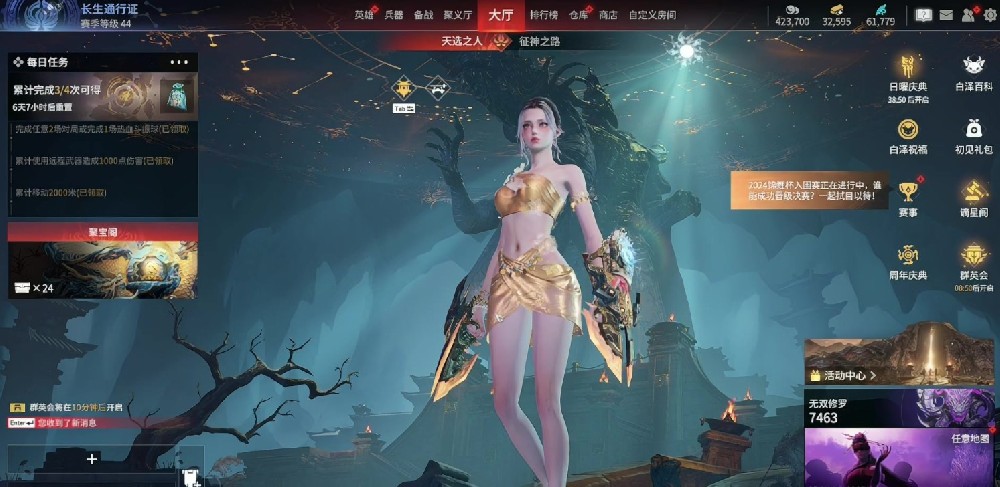Open the 自定义房间 custom room menu

click(652, 15)
